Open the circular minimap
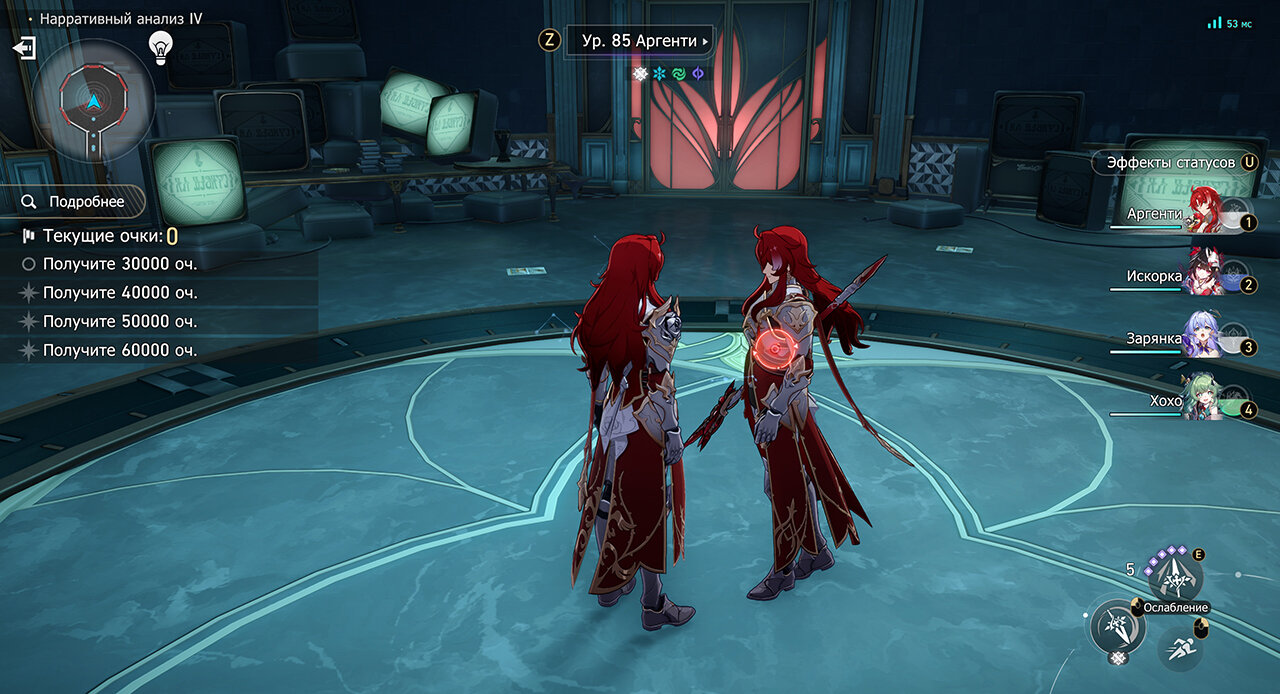 coord(93,101)
